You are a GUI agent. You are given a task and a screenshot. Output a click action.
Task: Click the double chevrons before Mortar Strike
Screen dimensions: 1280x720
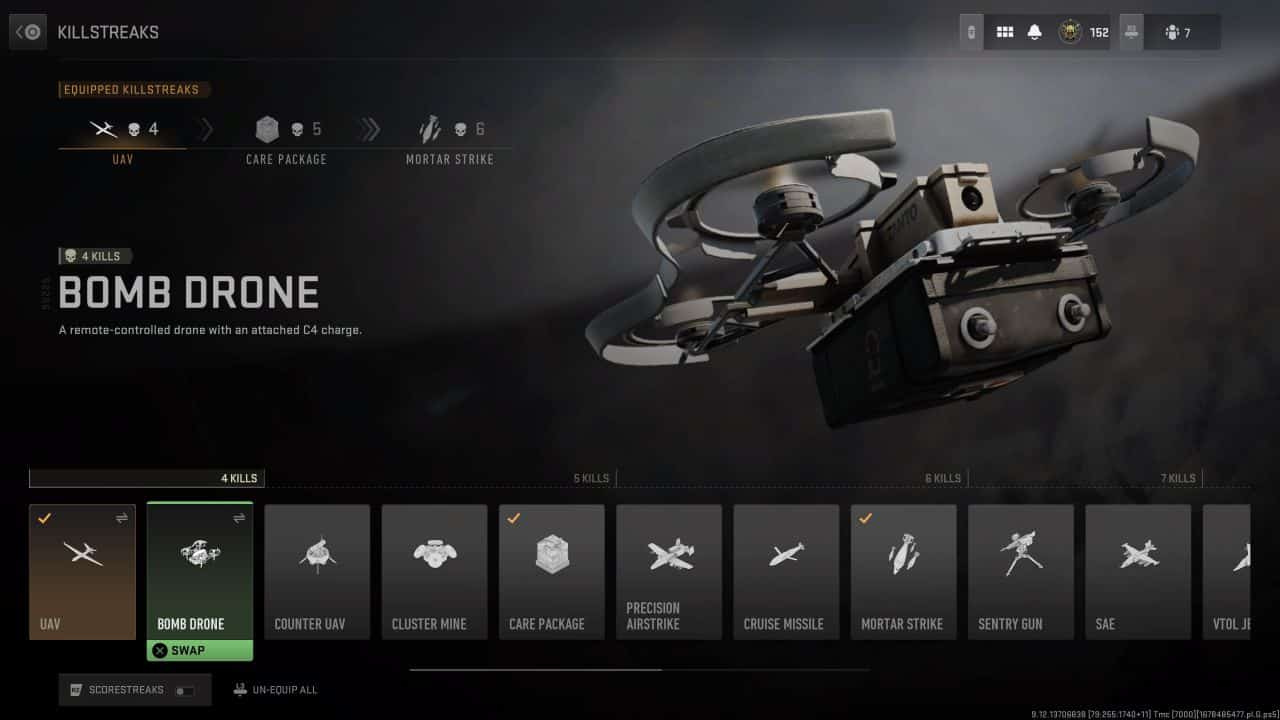pyautogui.click(x=371, y=129)
